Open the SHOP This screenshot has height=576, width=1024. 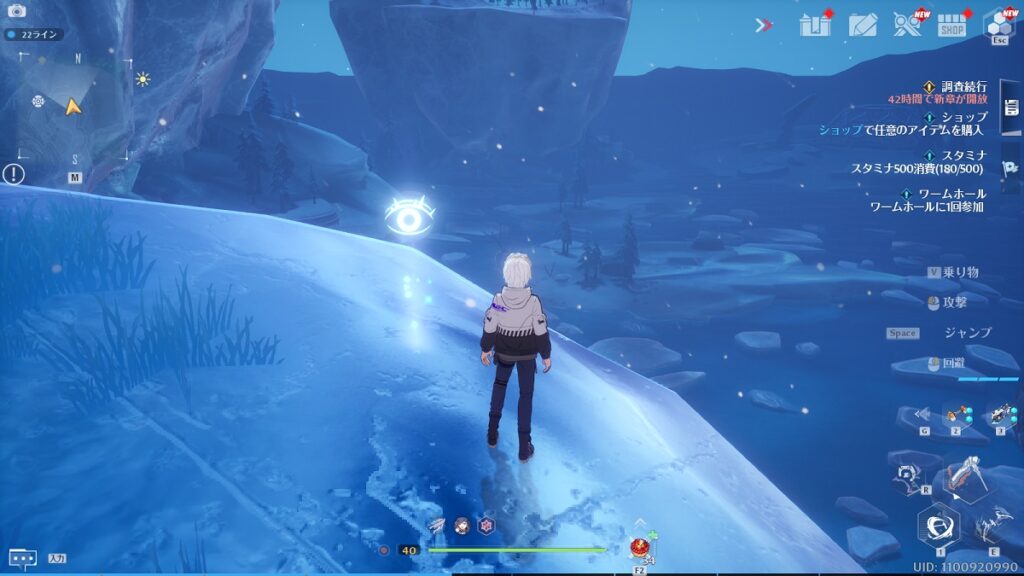(x=953, y=25)
